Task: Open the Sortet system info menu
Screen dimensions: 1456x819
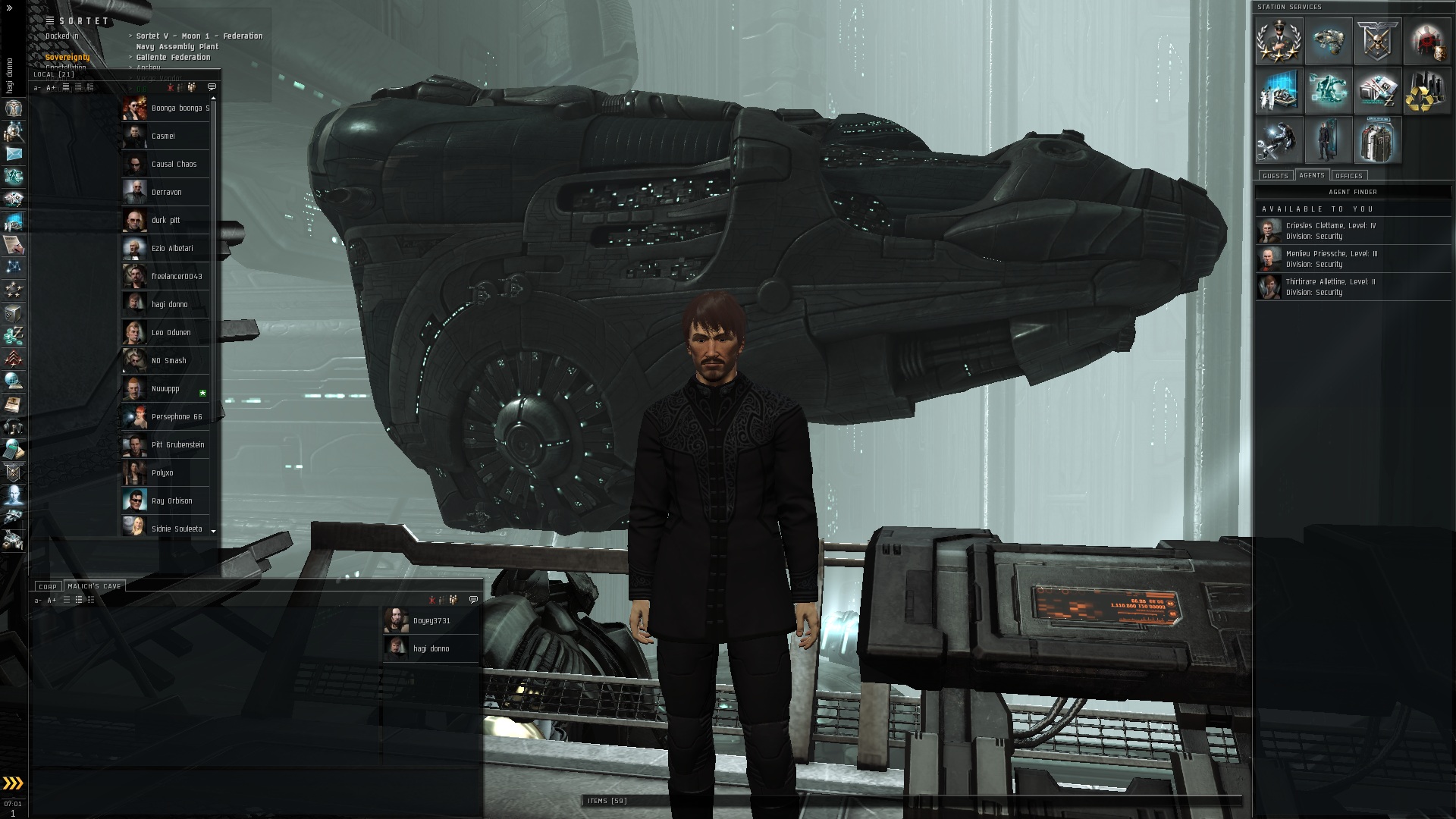Action: click(x=50, y=20)
